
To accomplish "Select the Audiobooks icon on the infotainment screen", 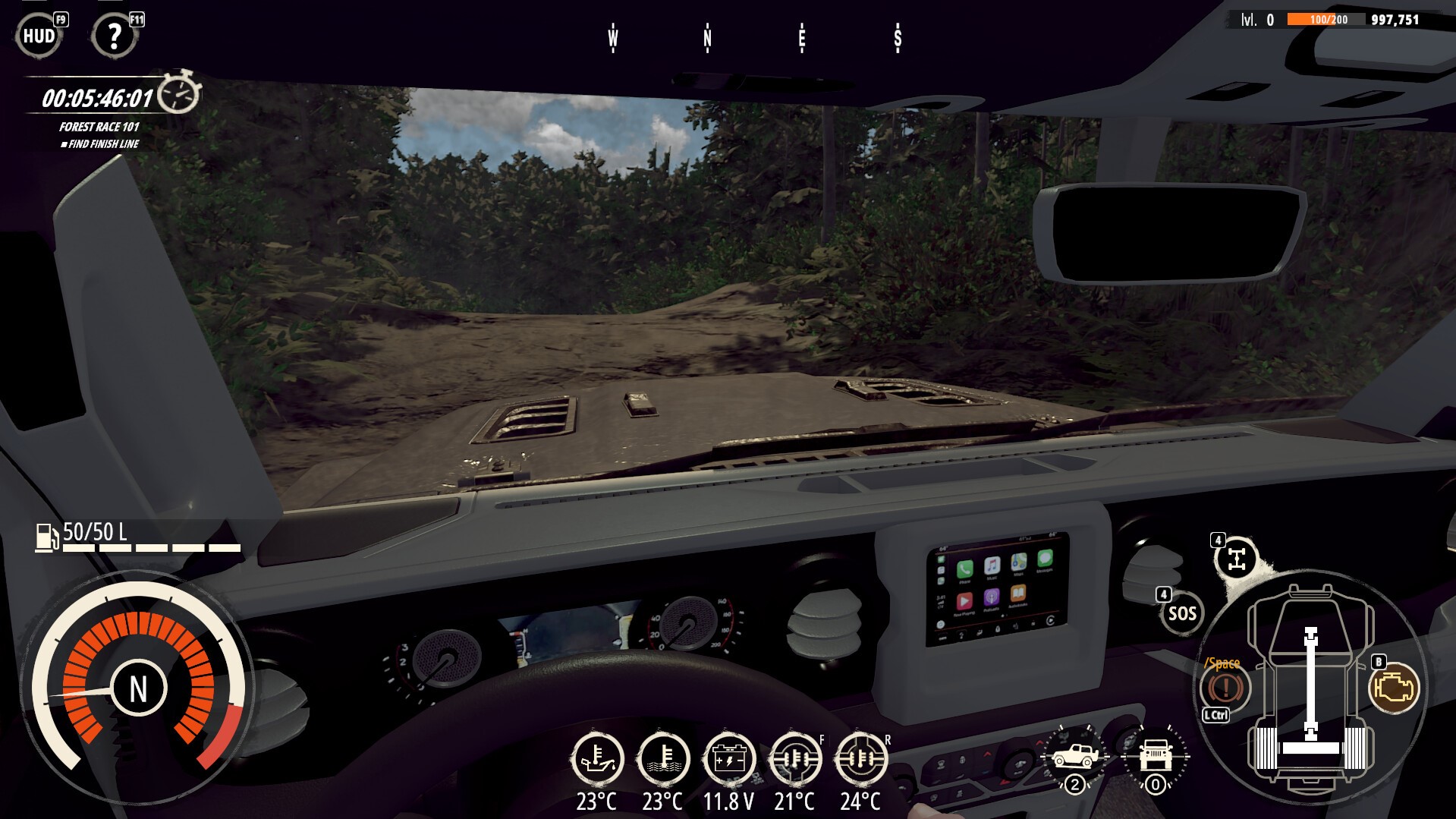I will point(1017,594).
